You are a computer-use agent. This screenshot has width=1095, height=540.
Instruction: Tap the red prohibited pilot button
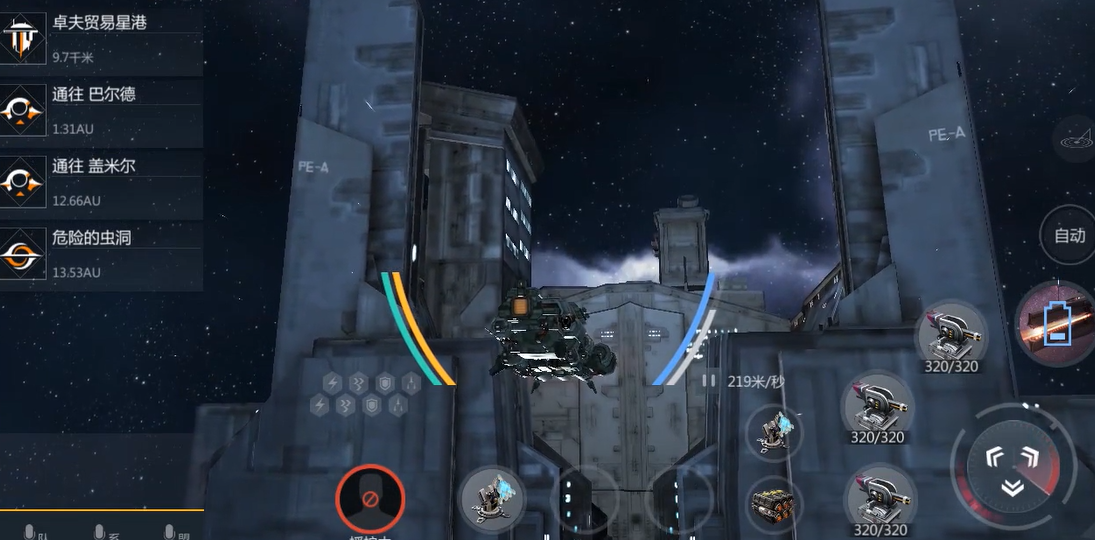pyautogui.click(x=370, y=497)
